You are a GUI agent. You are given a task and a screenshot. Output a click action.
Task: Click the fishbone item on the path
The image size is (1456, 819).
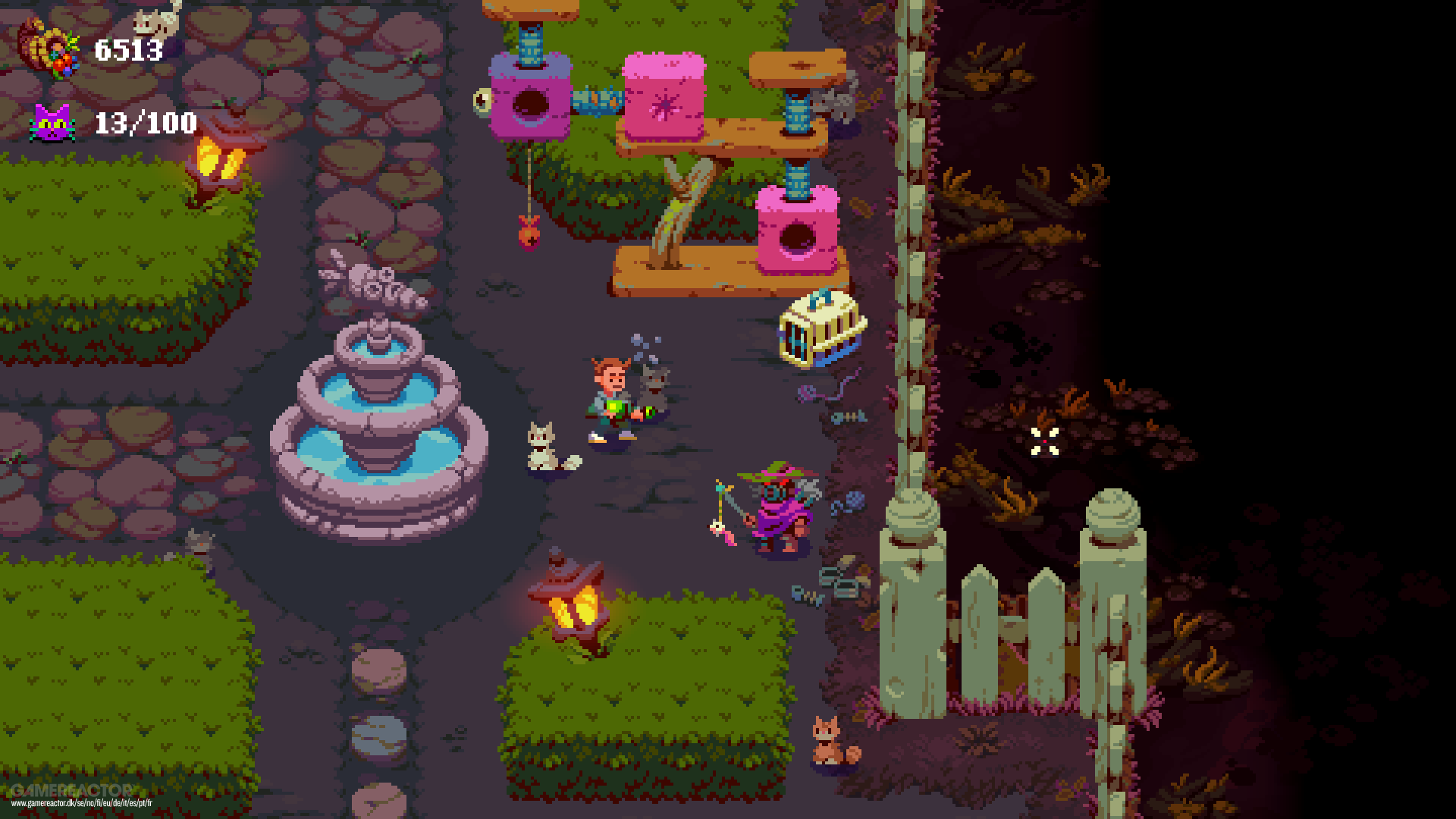point(847,418)
